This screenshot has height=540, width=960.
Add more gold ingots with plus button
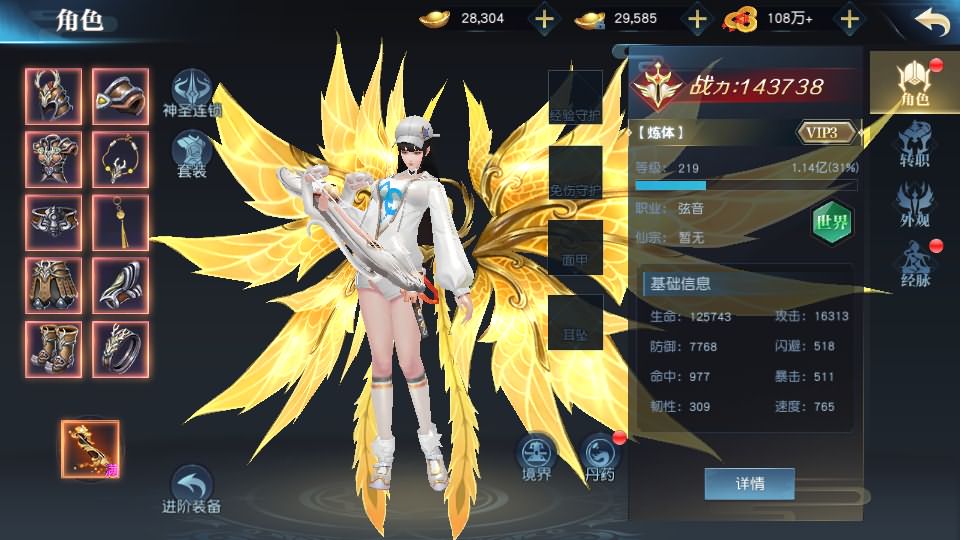[x=544, y=19]
